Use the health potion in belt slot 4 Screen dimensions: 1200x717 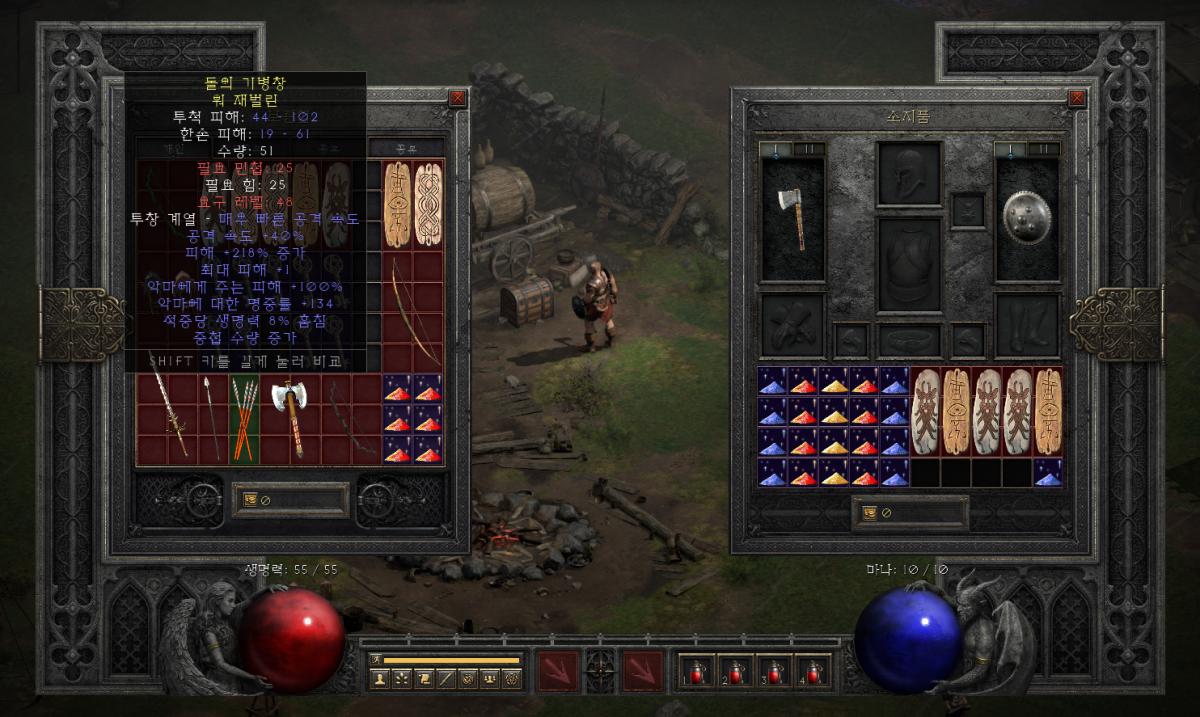pos(814,671)
